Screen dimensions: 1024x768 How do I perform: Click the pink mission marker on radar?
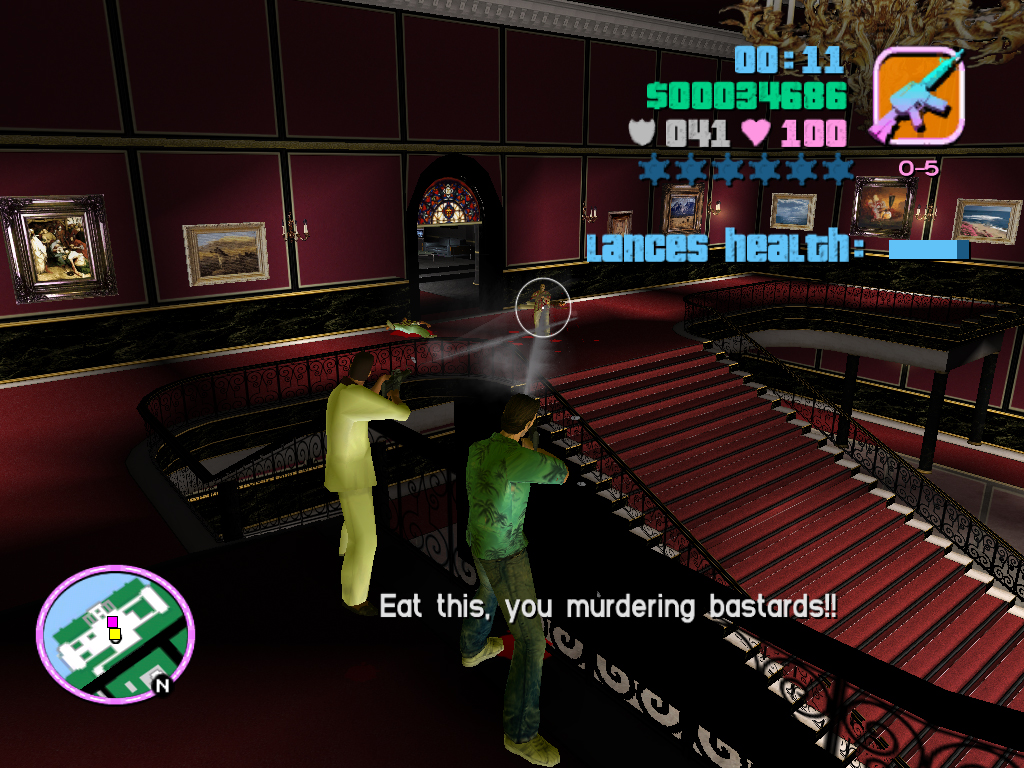[x=113, y=622]
